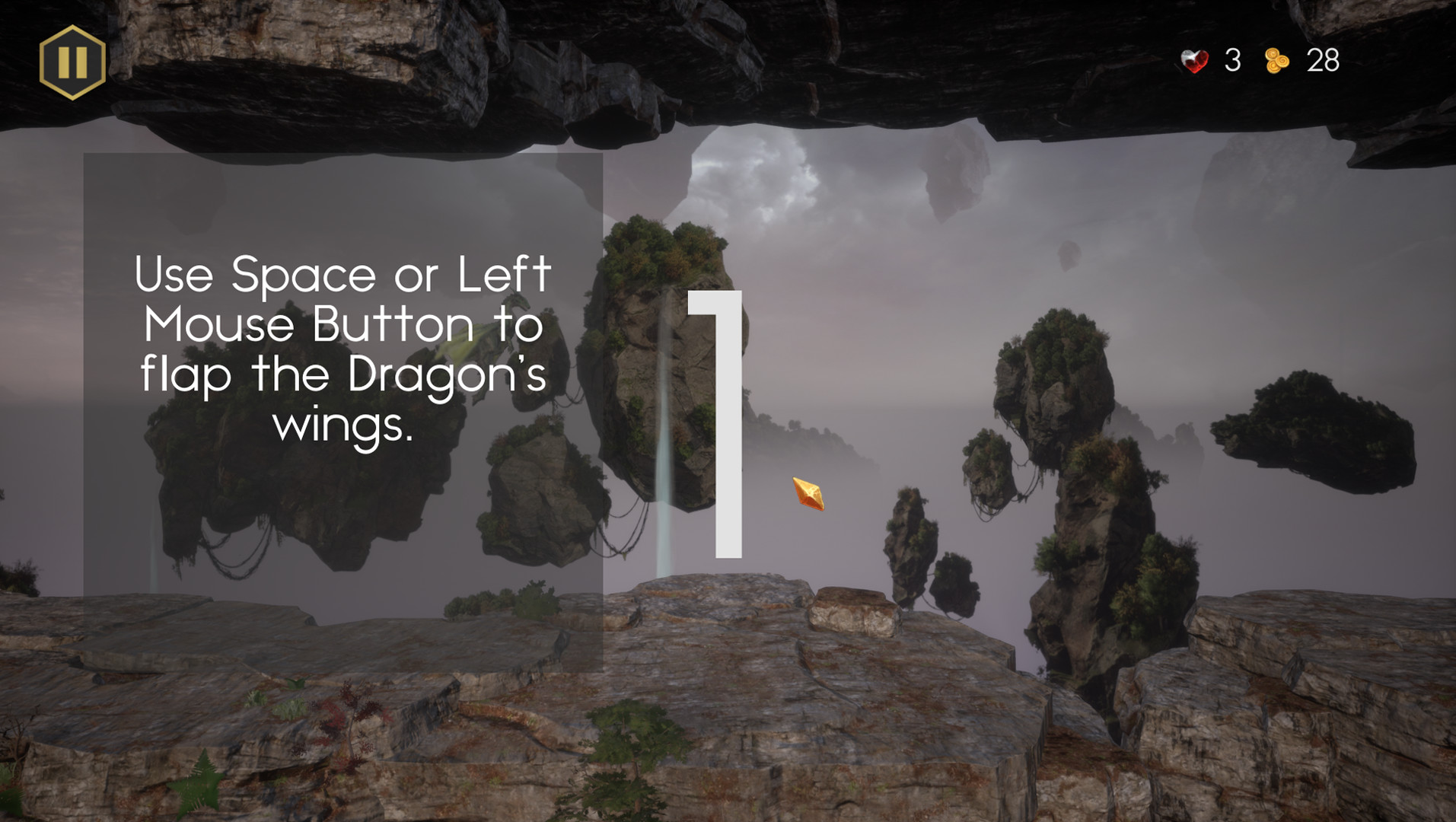Click the coin counter showing 28
Screen dimensions: 1456x822
(1322, 59)
